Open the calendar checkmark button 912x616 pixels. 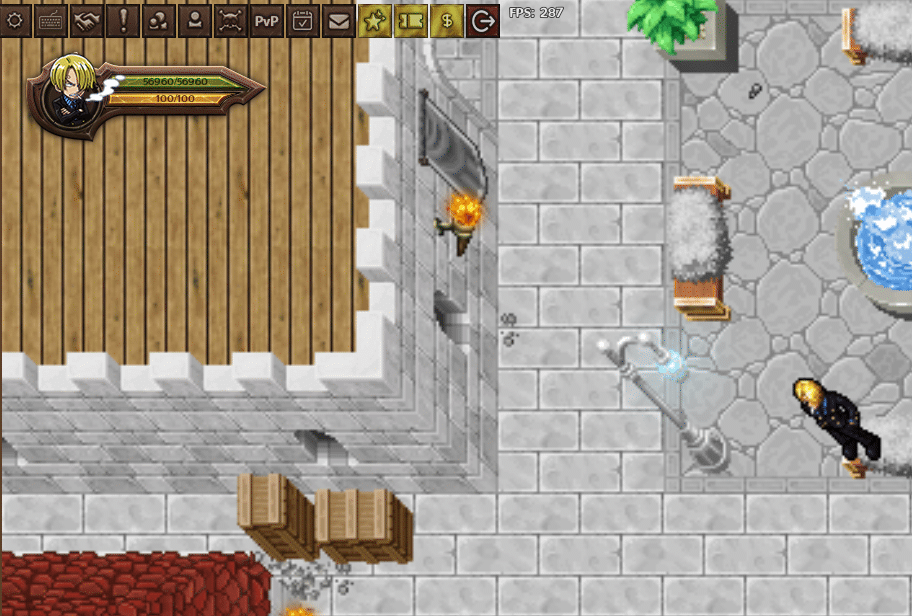[x=303, y=20]
